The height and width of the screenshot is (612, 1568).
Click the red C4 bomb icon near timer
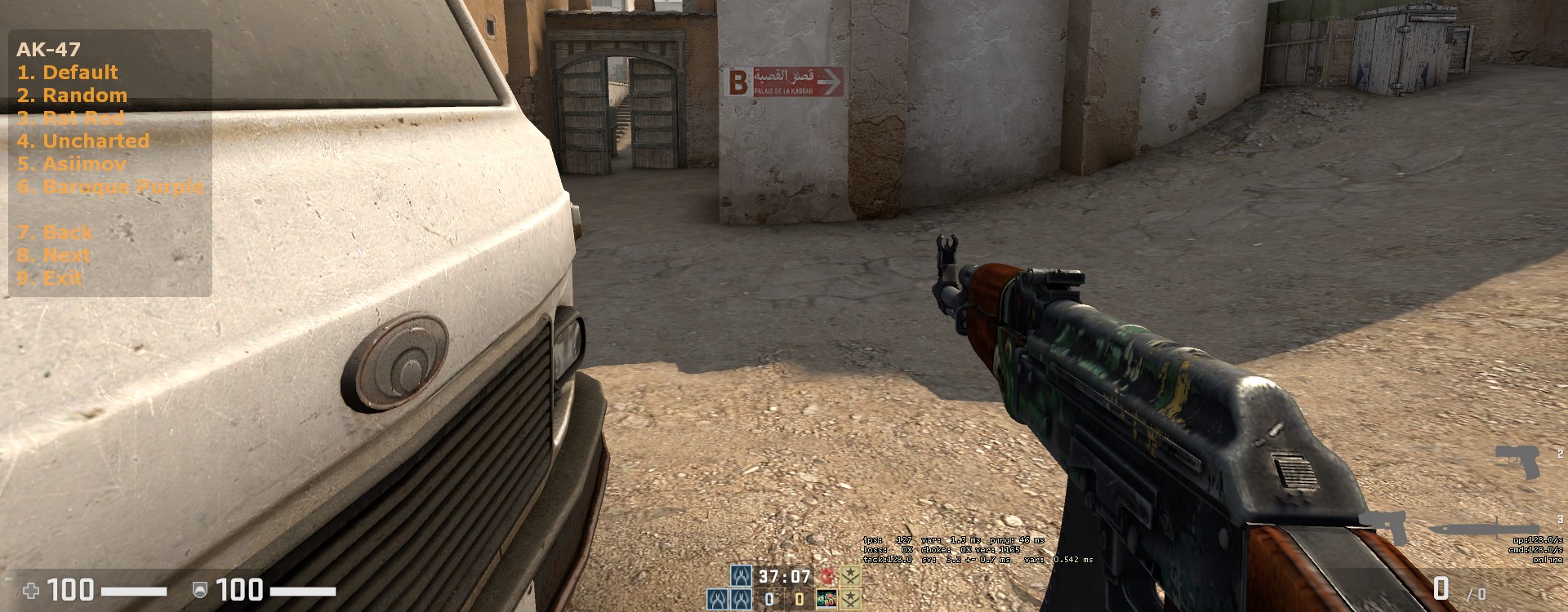pyautogui.click(x=827, y=577)
